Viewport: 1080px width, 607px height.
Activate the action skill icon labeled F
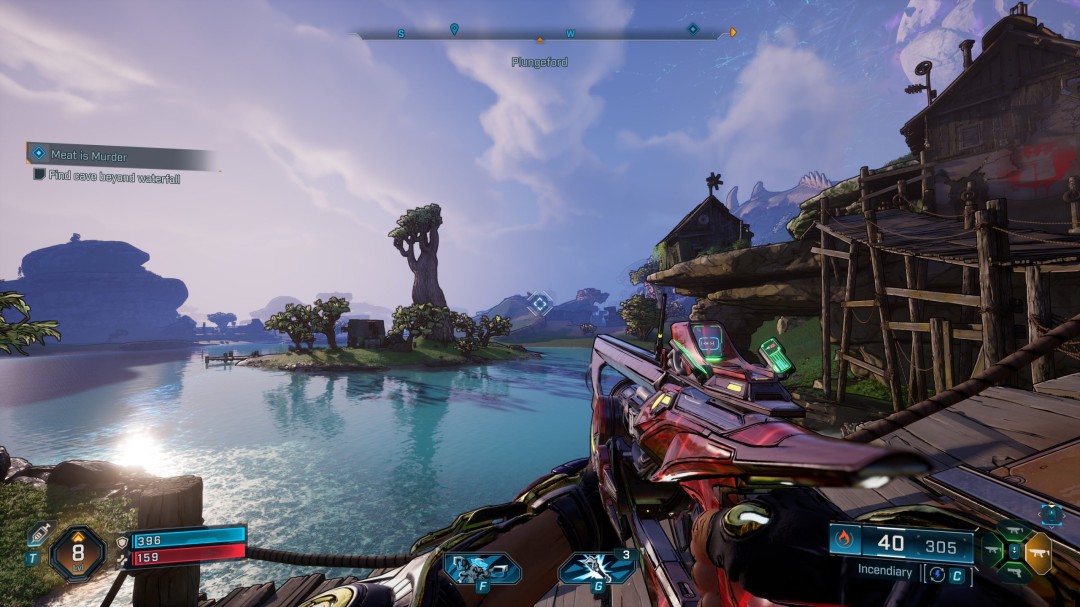point(482,568)
